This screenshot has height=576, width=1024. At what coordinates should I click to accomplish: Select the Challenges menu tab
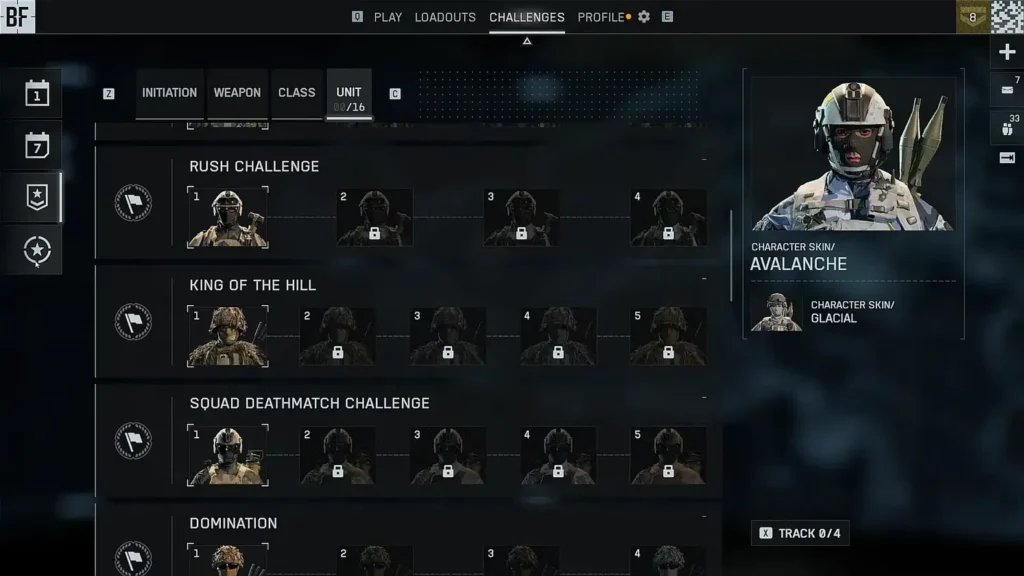click(x=527, y=17)
